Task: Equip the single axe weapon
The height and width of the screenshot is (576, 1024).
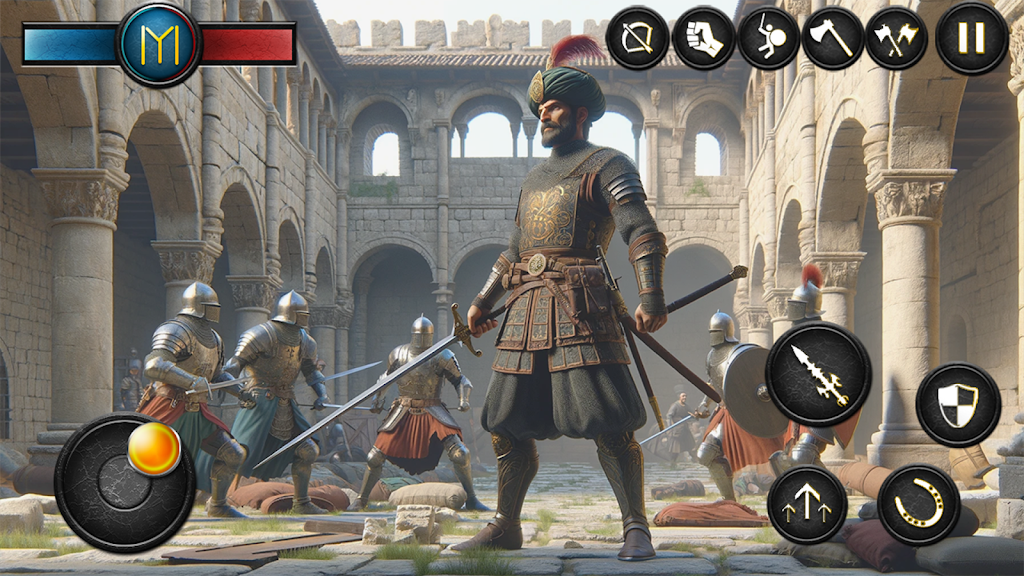Action: pyautogui.click(x=833, y=39)
